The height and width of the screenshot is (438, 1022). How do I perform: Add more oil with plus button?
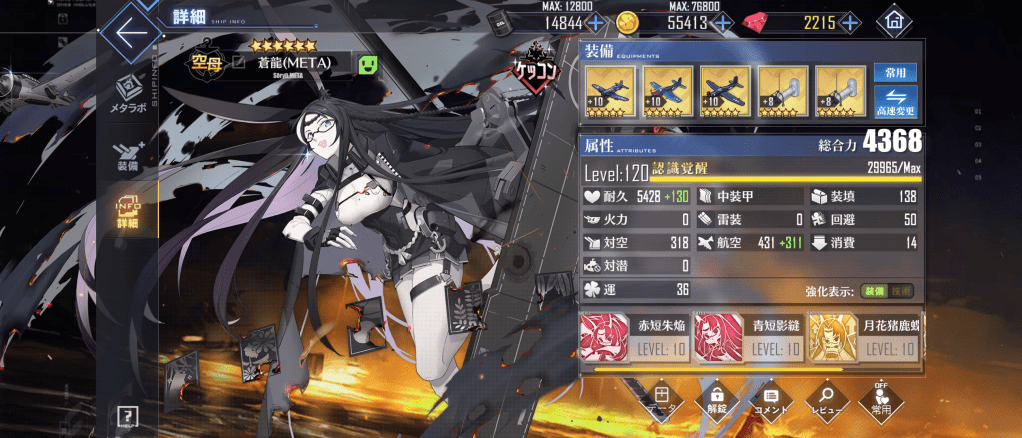tap(595, 22)
